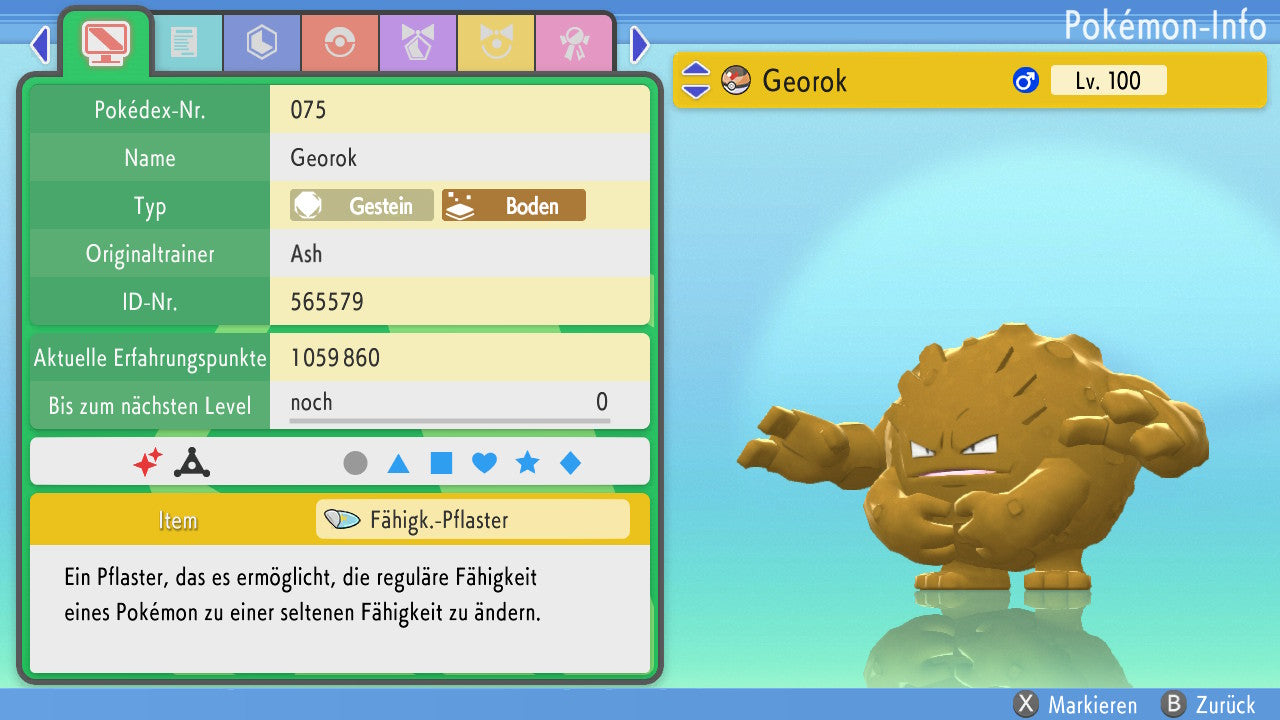
Task: Show the pink ribbon tab
Action: click(574, 43)
